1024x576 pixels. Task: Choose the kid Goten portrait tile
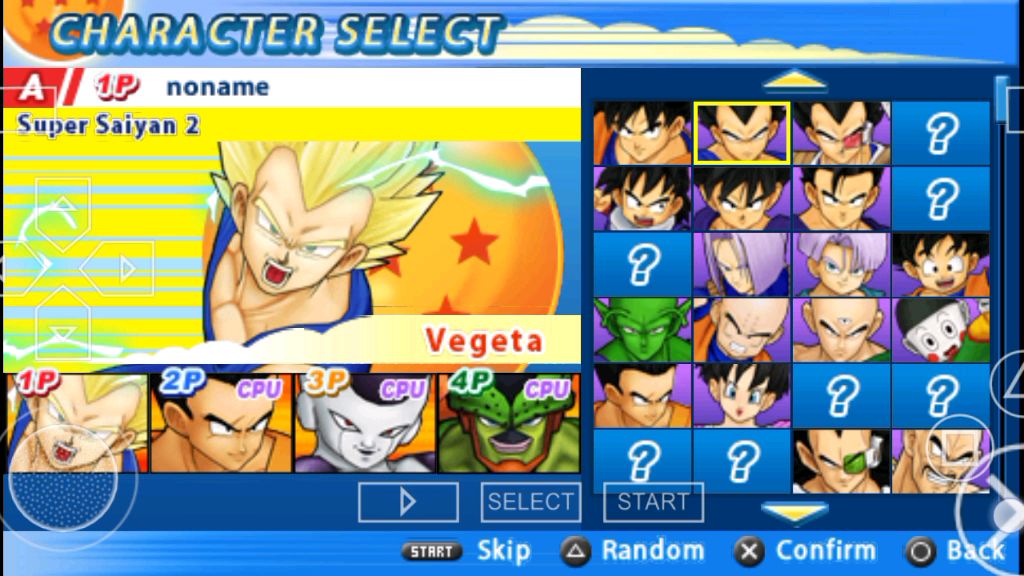click(940, 264)
